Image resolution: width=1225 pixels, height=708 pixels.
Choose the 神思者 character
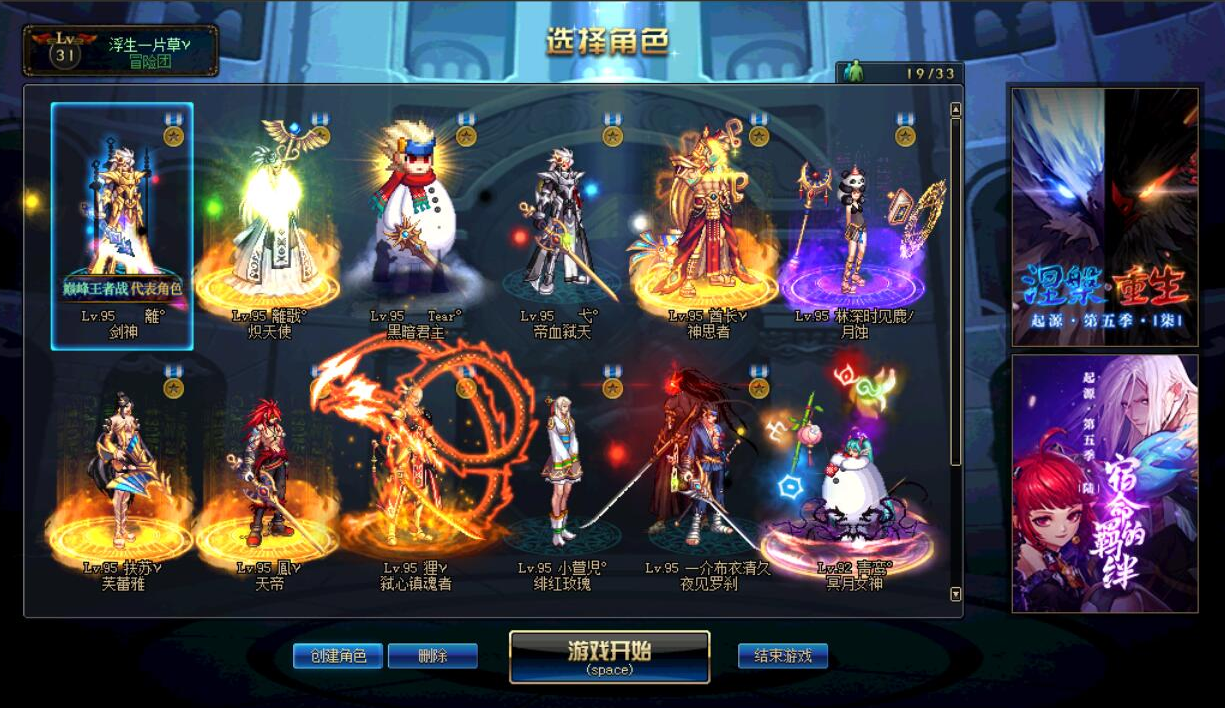[x=707, y=226]
